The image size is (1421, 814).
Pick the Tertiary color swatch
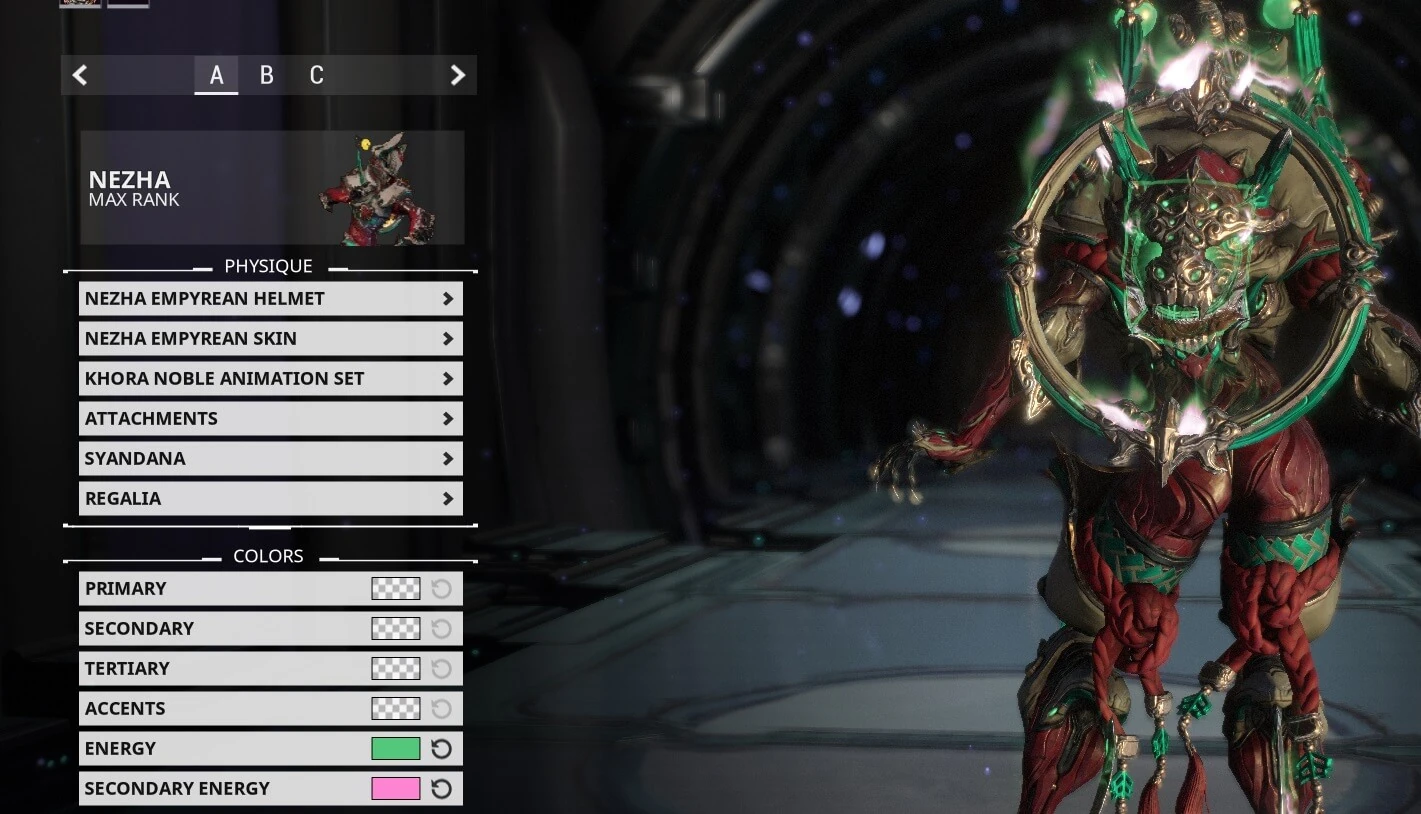(396, 668)
